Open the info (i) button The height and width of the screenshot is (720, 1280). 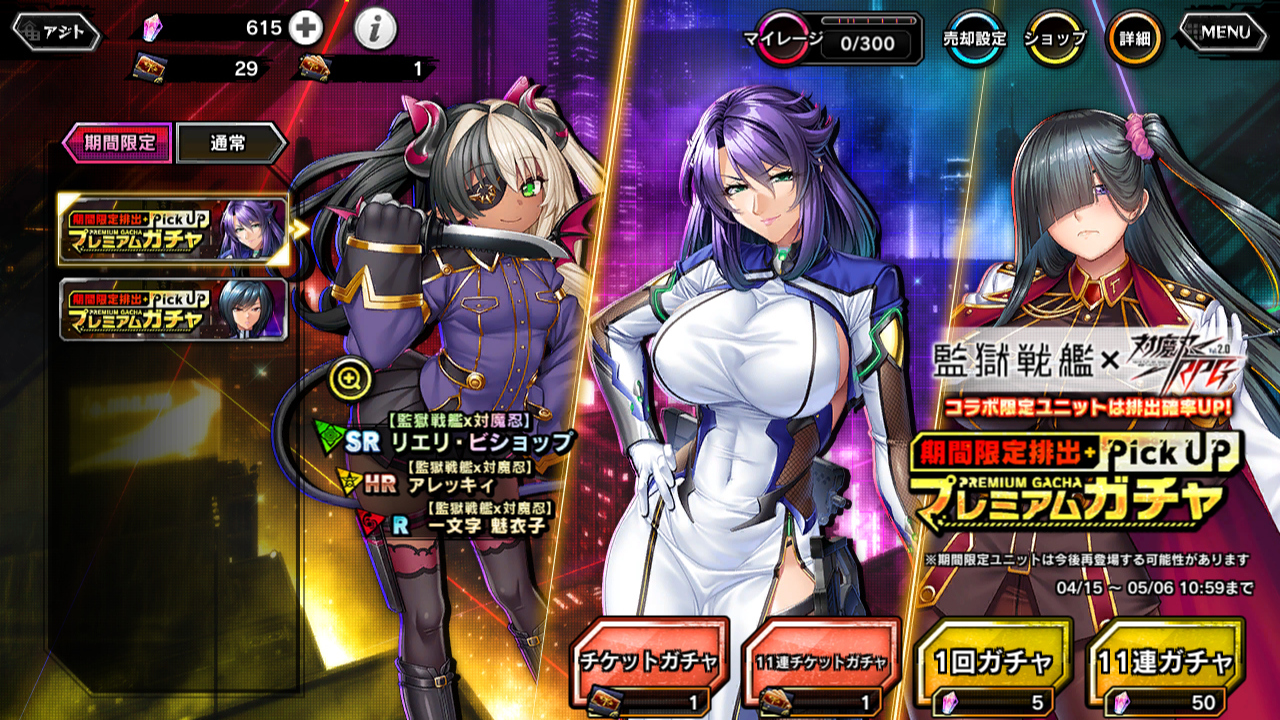click(375, 30)
